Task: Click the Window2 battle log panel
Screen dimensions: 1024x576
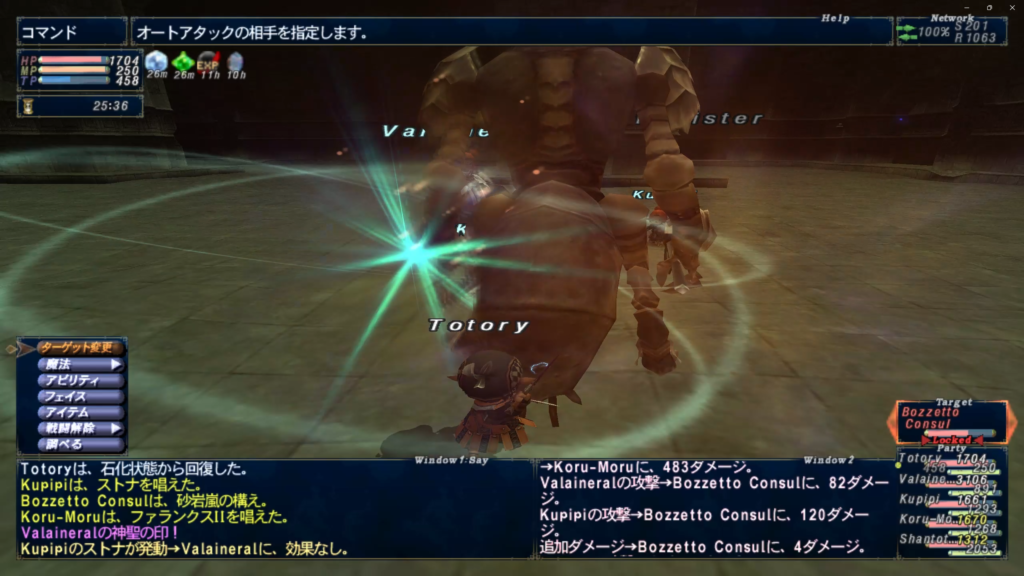Action: coord(712,508)
